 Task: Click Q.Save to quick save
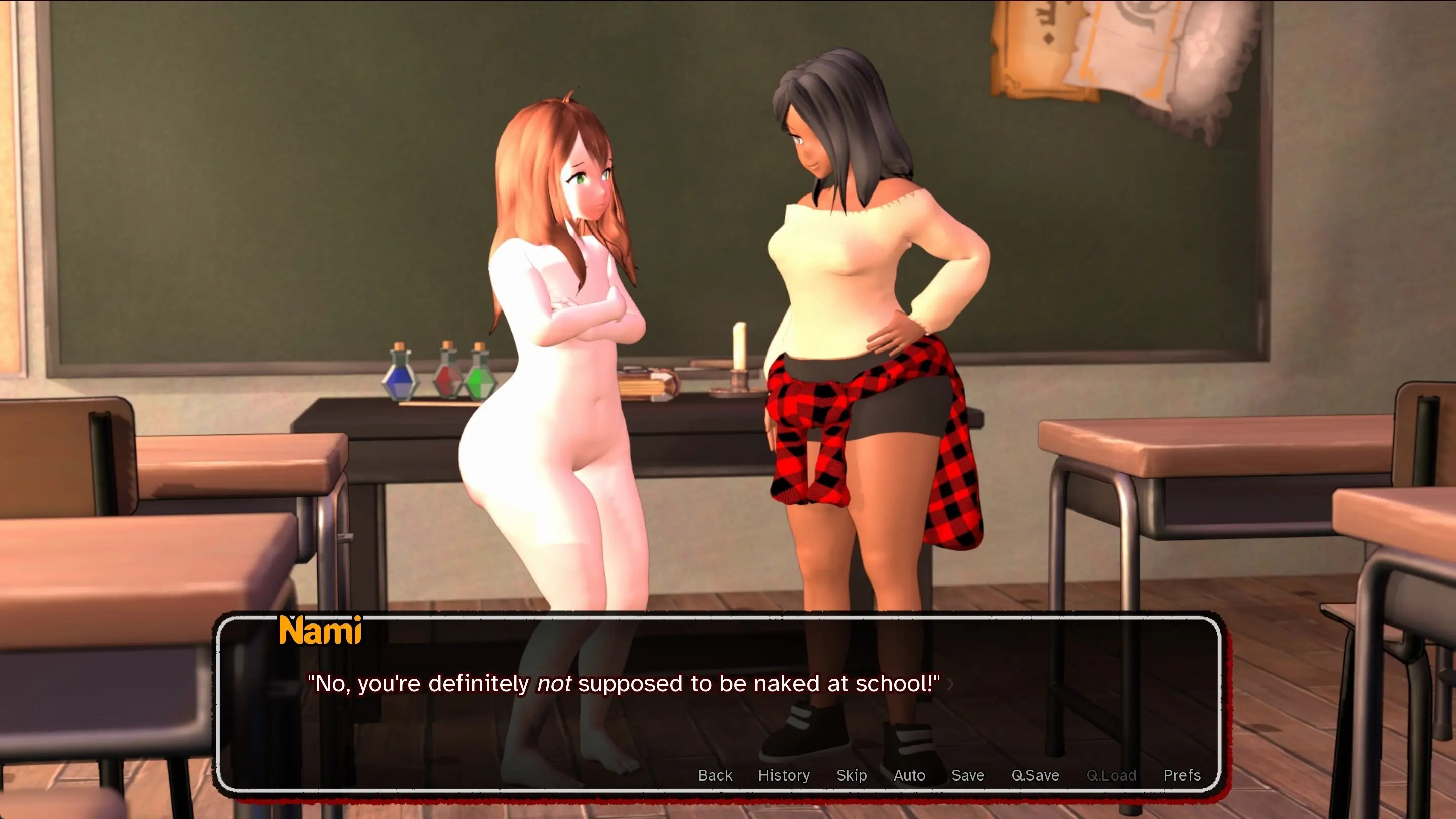click(x=1035, y=775)
